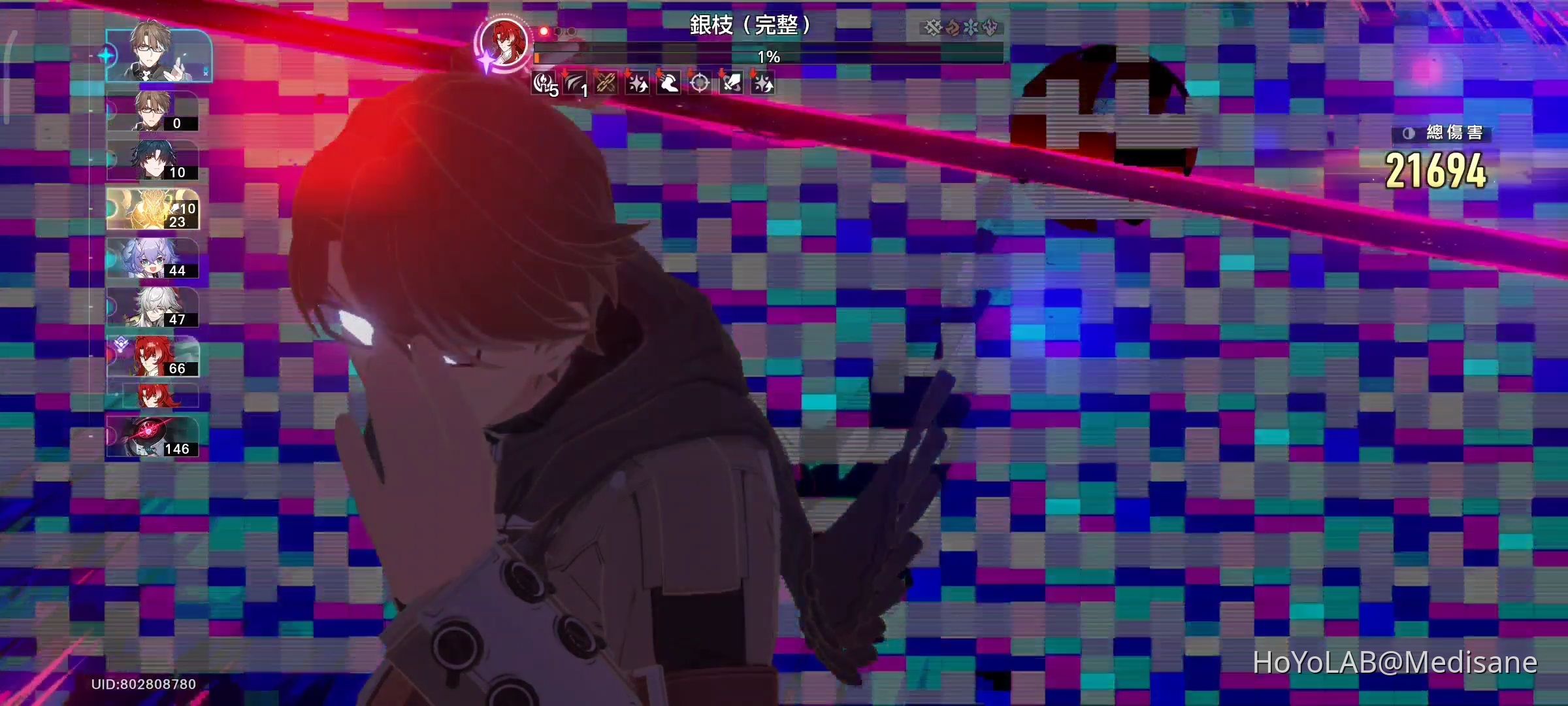
Task: Select the defense-down debuff showing value 1
Action: pyautogui.click(x=575, y=84)
